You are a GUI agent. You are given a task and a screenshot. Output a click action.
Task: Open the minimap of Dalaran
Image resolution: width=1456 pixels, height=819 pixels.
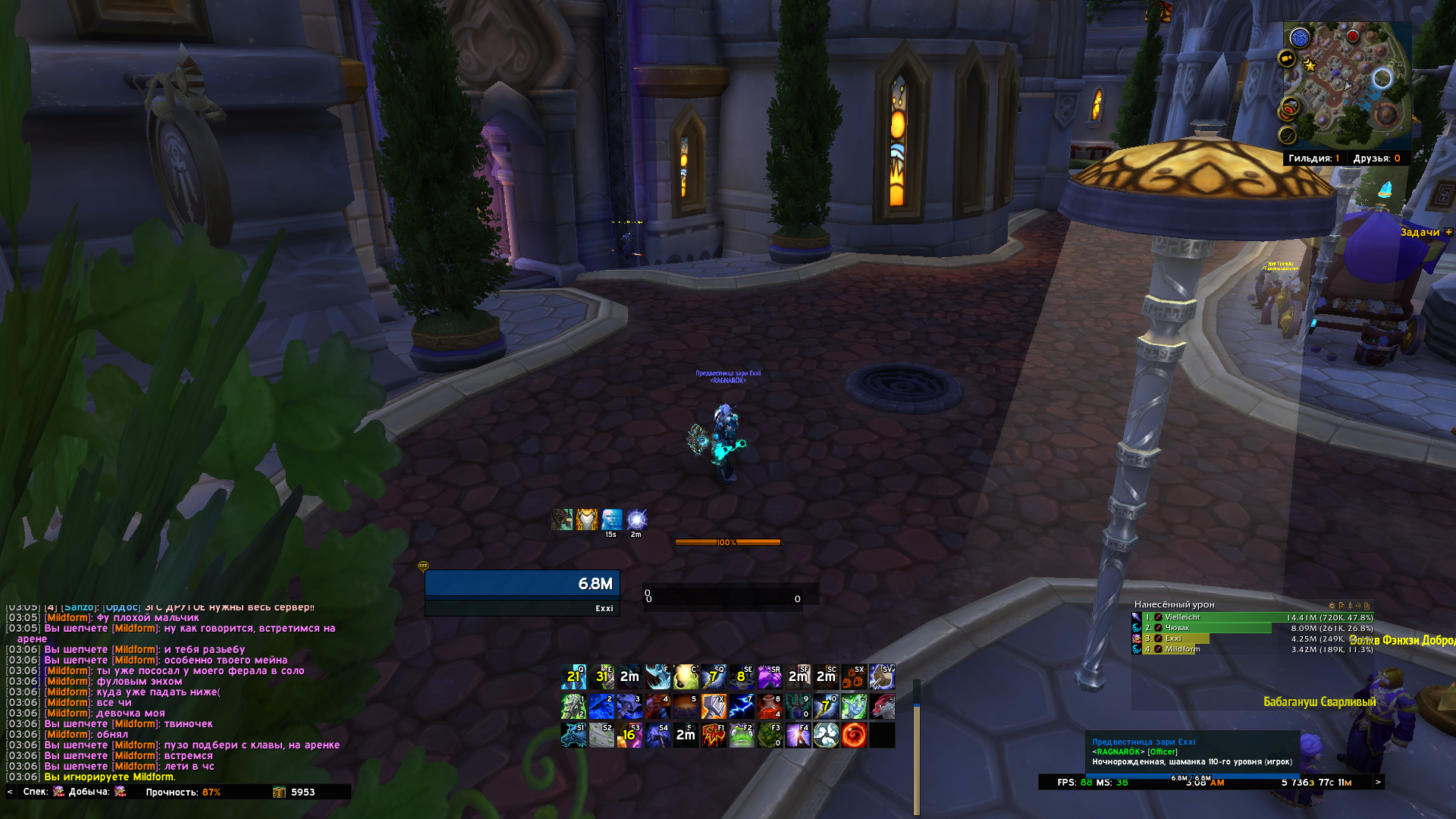(x=1346, y=85)
